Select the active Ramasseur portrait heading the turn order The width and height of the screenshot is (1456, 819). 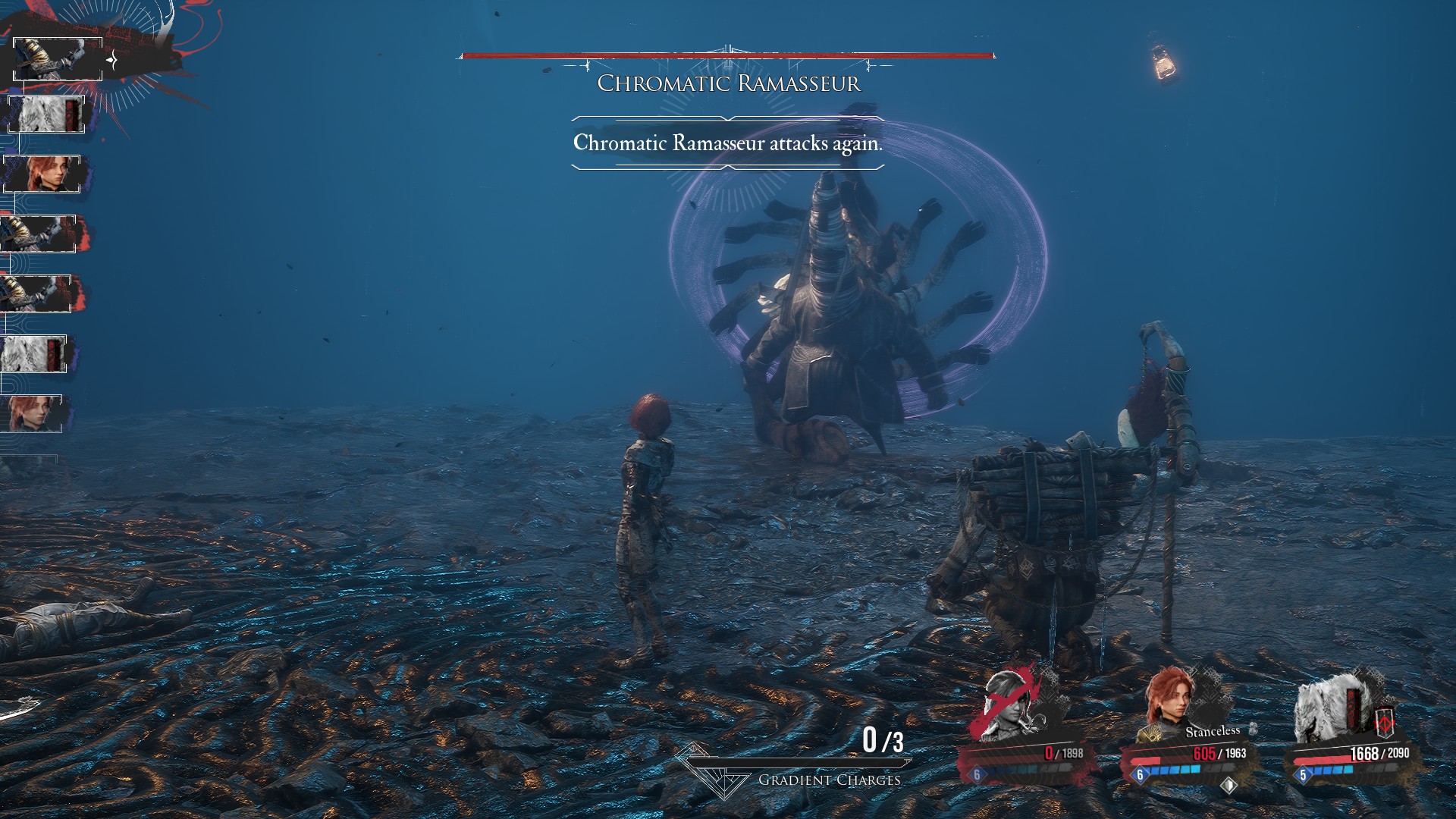(58, 59)
